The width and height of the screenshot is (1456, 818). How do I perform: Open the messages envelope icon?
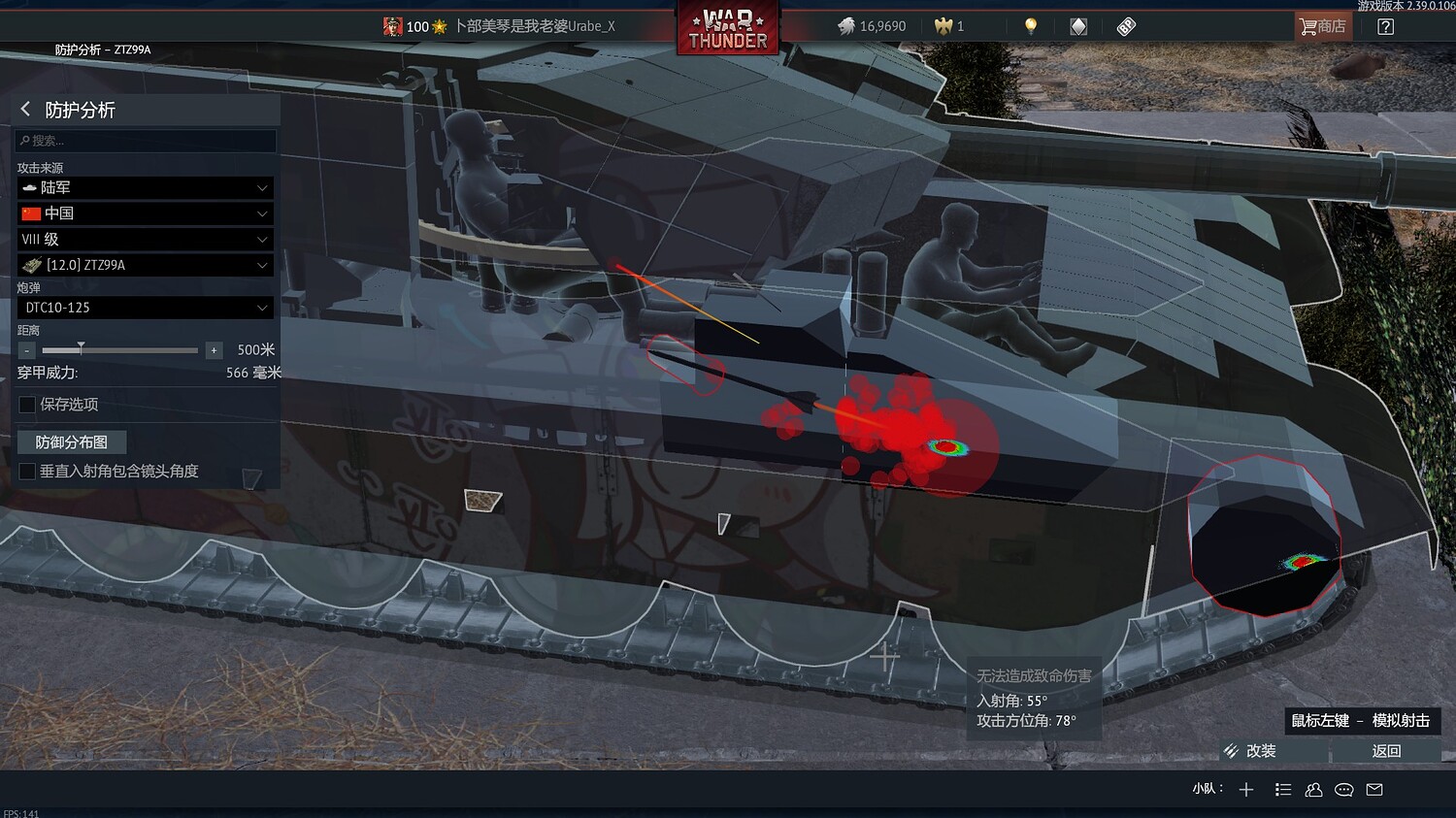[x=1374, y=790]
